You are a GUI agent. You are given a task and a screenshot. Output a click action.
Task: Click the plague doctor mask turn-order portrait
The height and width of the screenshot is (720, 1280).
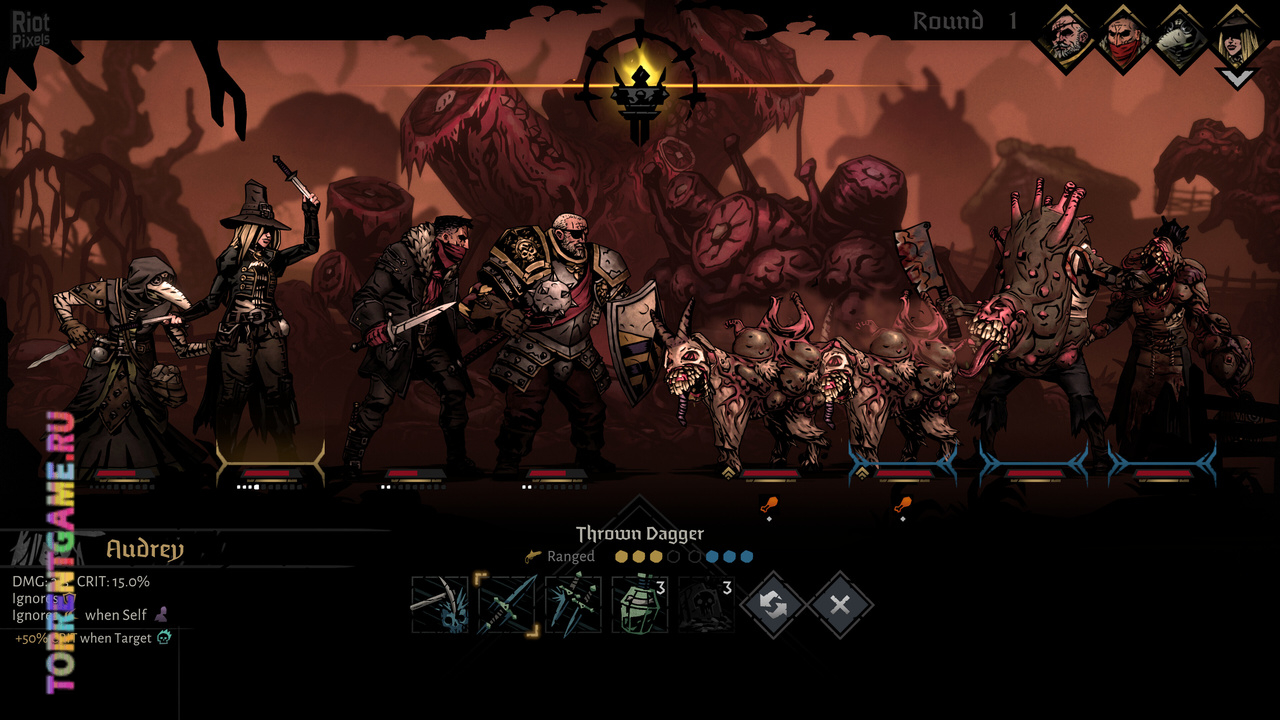(x=1180, y=38)
